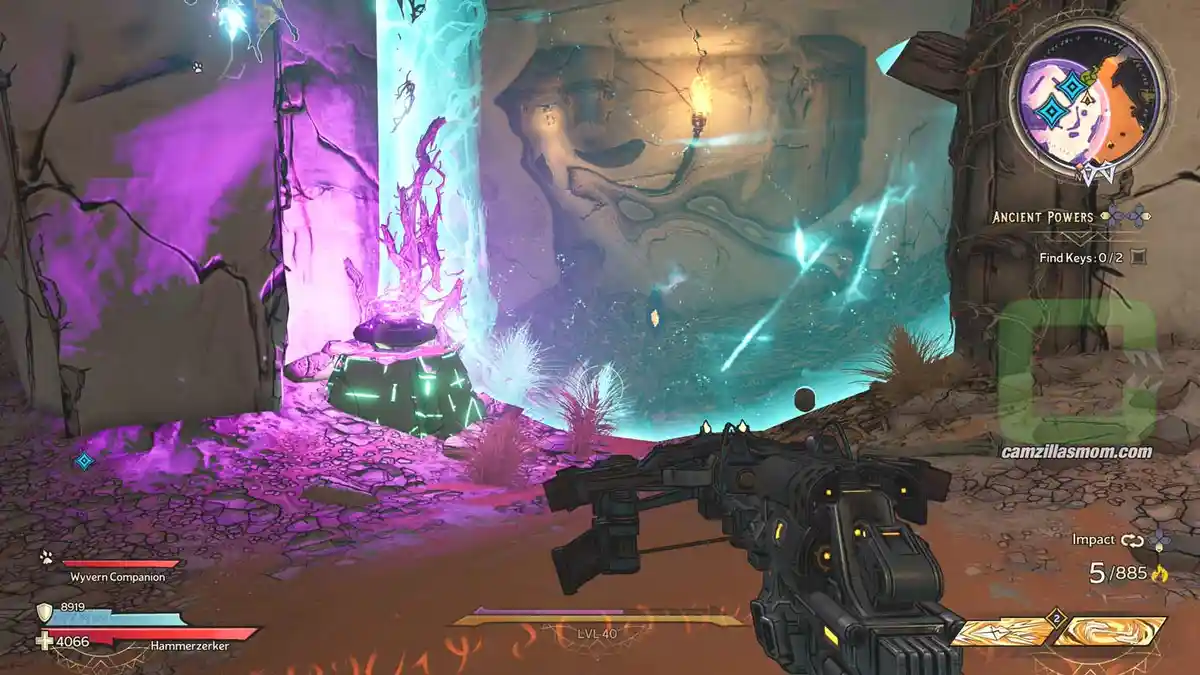Image resolution: width=1200 pixels, height=675 pixels.
Task: Open the camzillasmom.com watermark link
Action: tap(1076, 451)
